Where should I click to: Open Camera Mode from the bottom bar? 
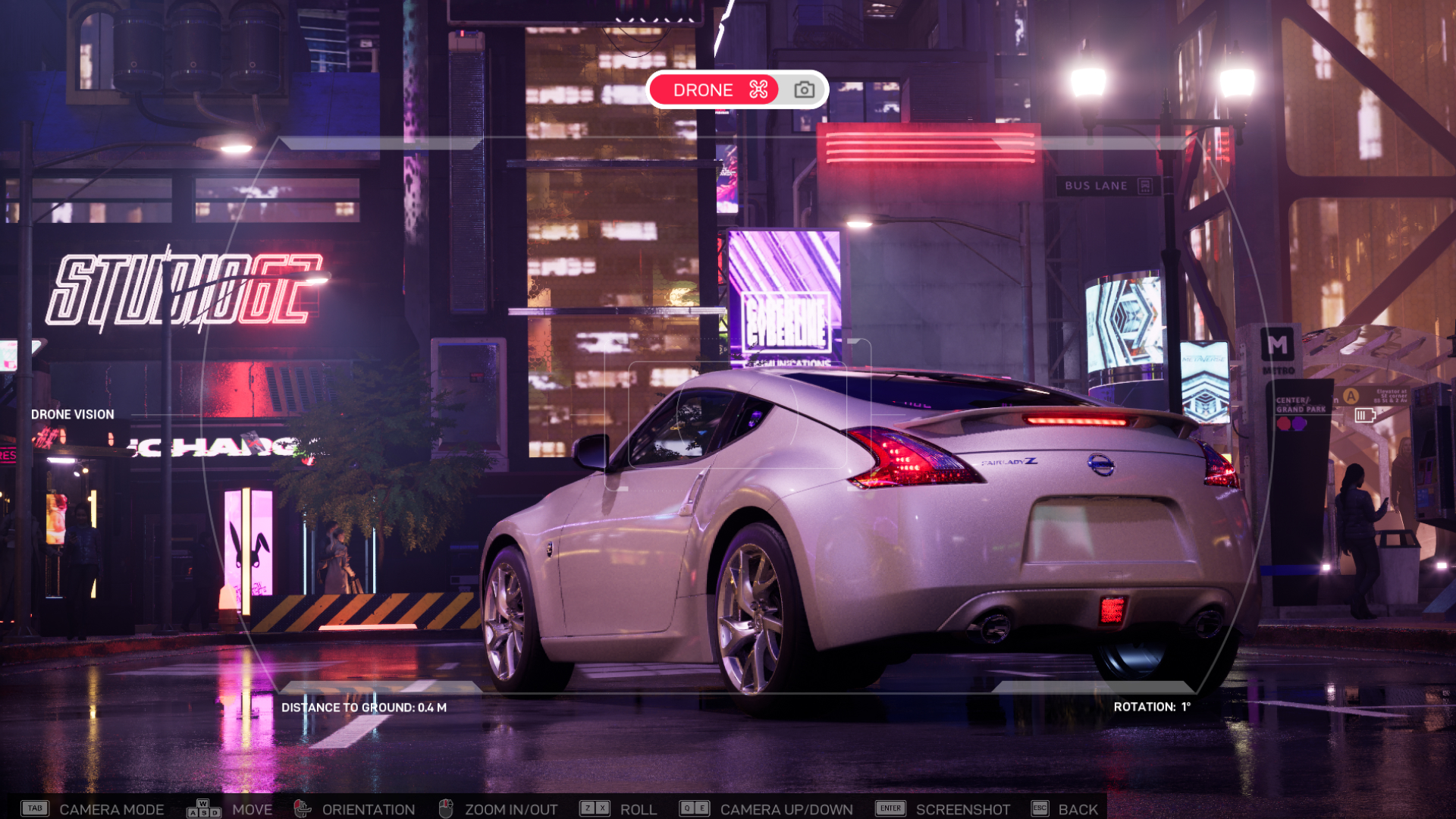pyautogui.click(x=111, y=809)
